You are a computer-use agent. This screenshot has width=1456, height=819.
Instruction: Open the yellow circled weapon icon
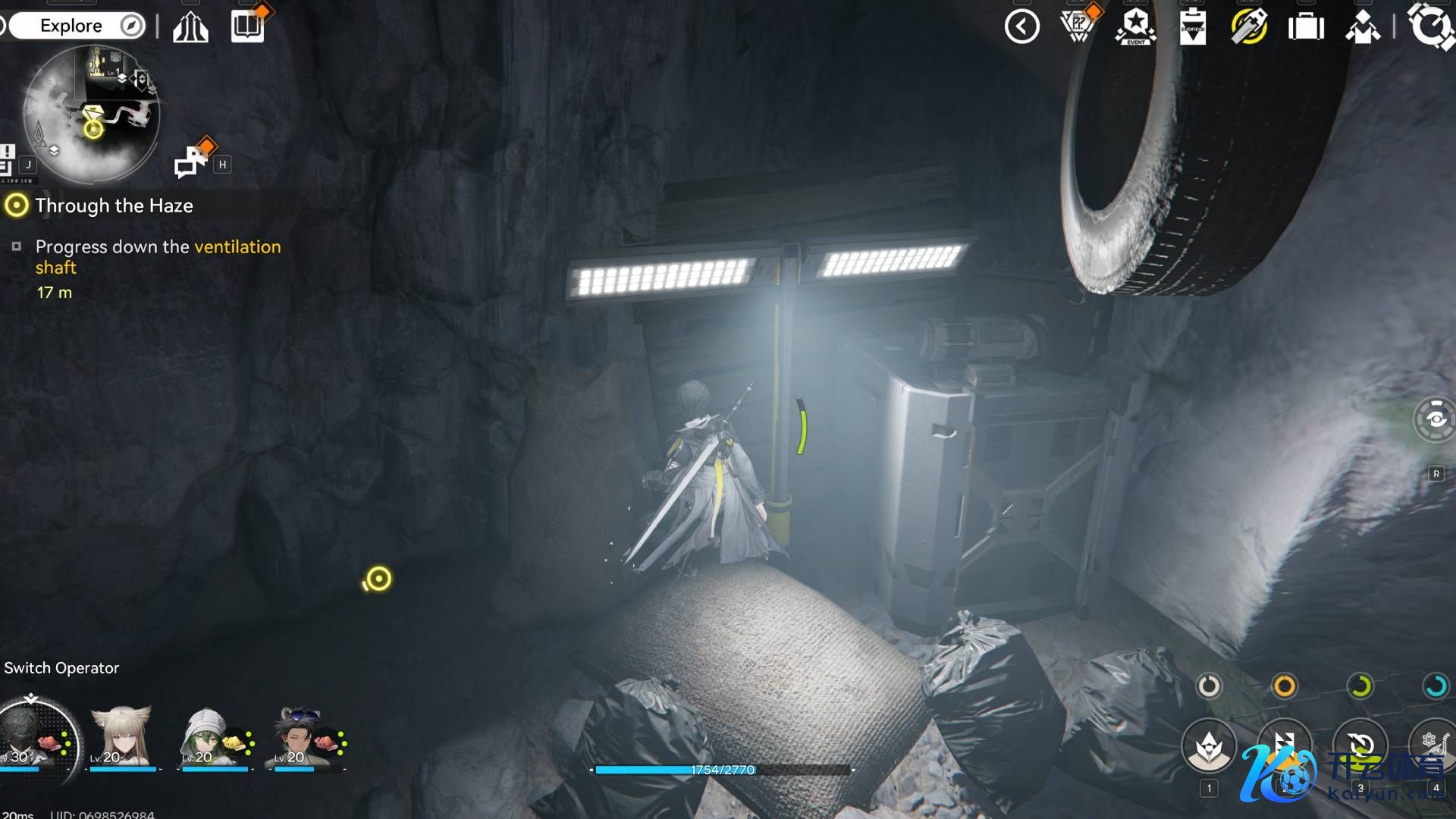tap(1248, 27)
